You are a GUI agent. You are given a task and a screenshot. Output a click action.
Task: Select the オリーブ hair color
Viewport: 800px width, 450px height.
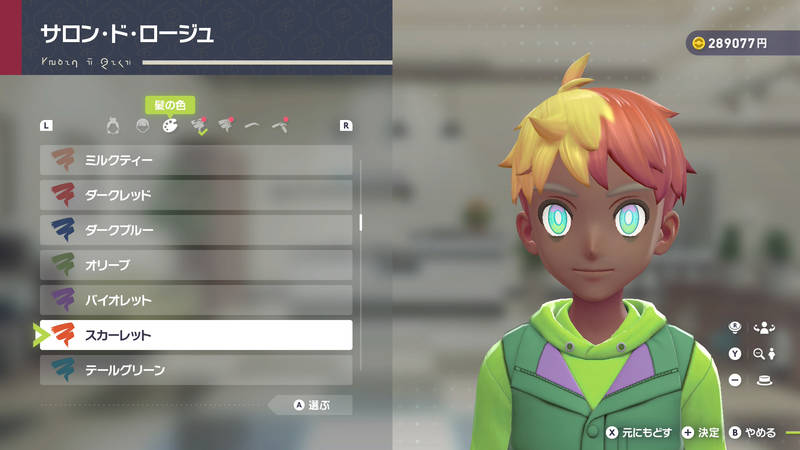(196, 265)
